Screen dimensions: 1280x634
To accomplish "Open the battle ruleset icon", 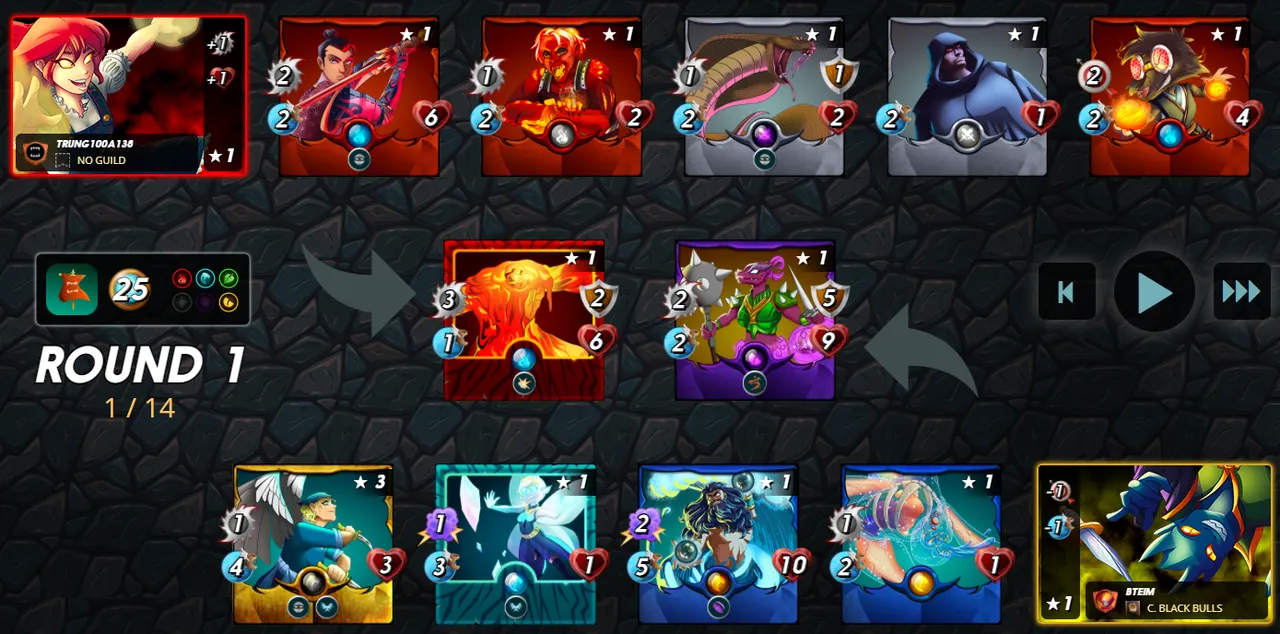I will (x=72, y=289).
